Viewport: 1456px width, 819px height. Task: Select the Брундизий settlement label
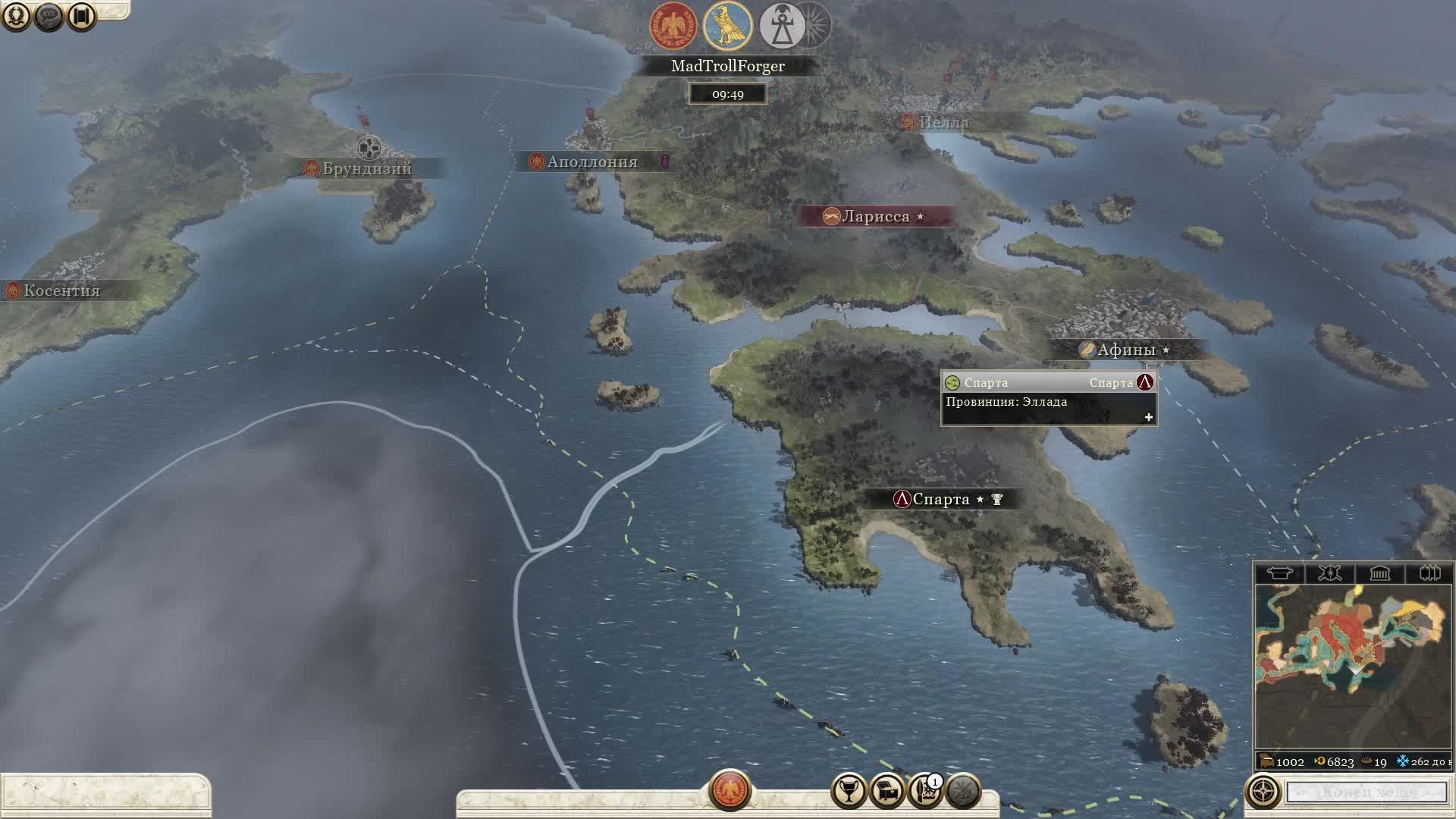[x=366, y=168]
